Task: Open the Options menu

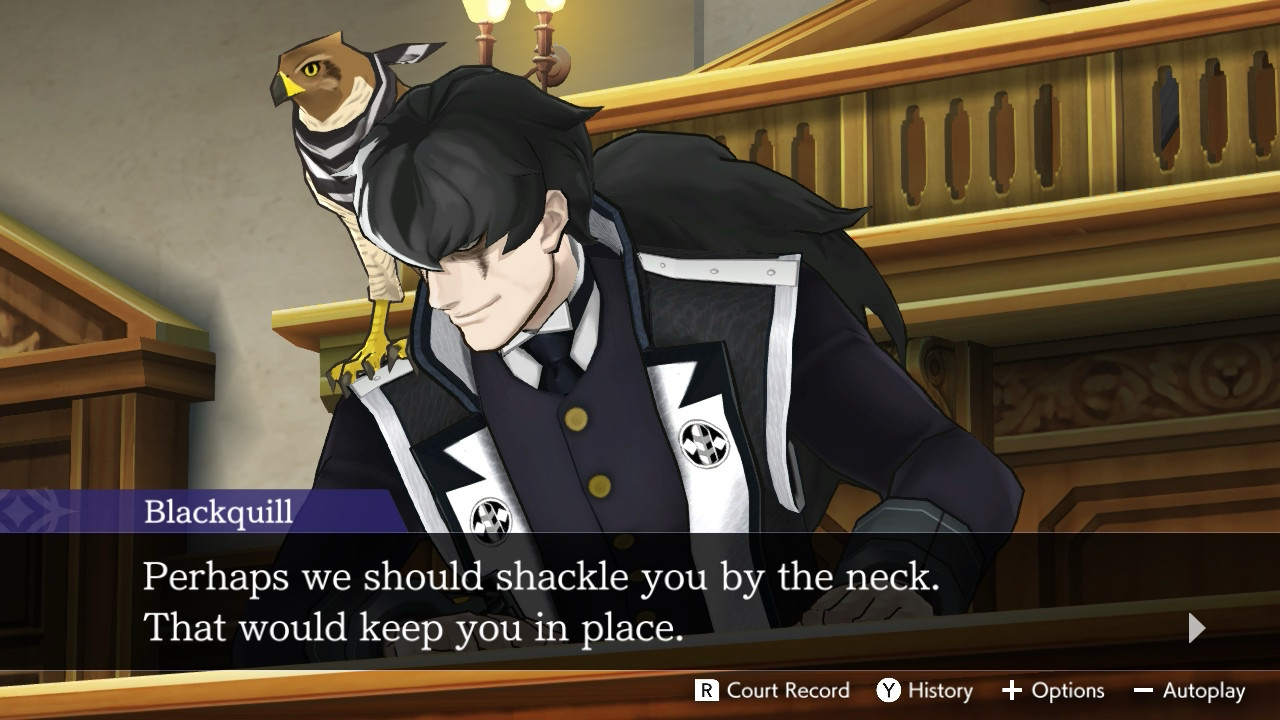Action: click(1053, 691)
